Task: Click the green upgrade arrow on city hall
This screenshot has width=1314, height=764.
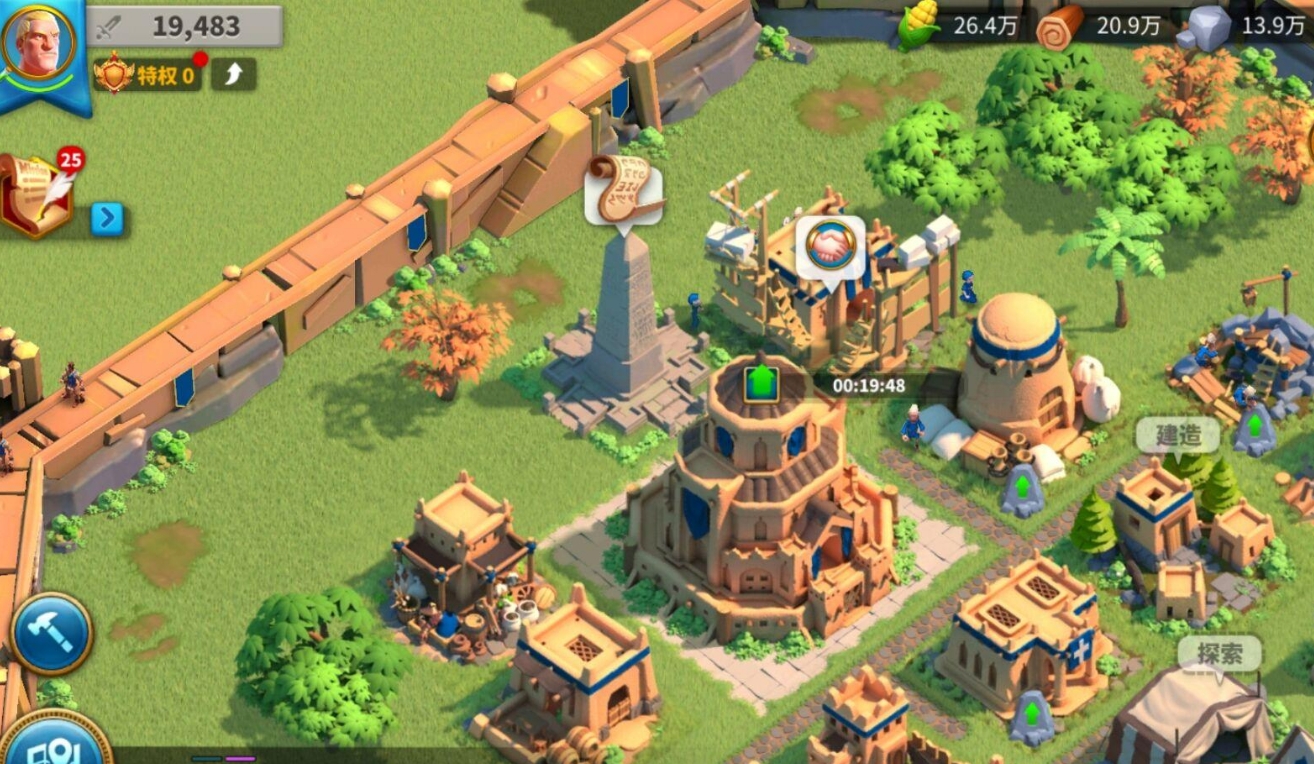Action: point(762,383)
